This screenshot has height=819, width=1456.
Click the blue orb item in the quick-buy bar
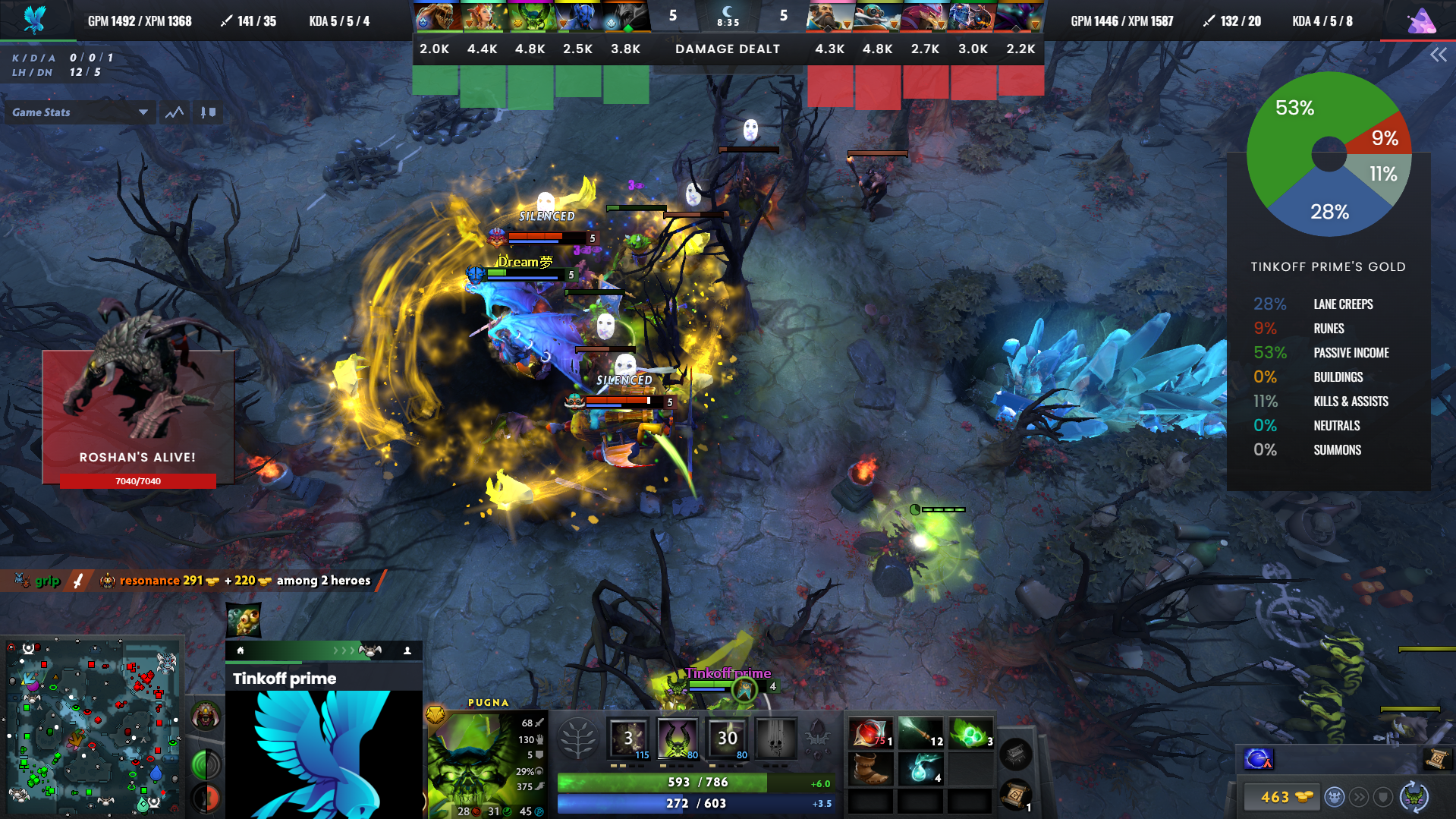pos(1257,759)
